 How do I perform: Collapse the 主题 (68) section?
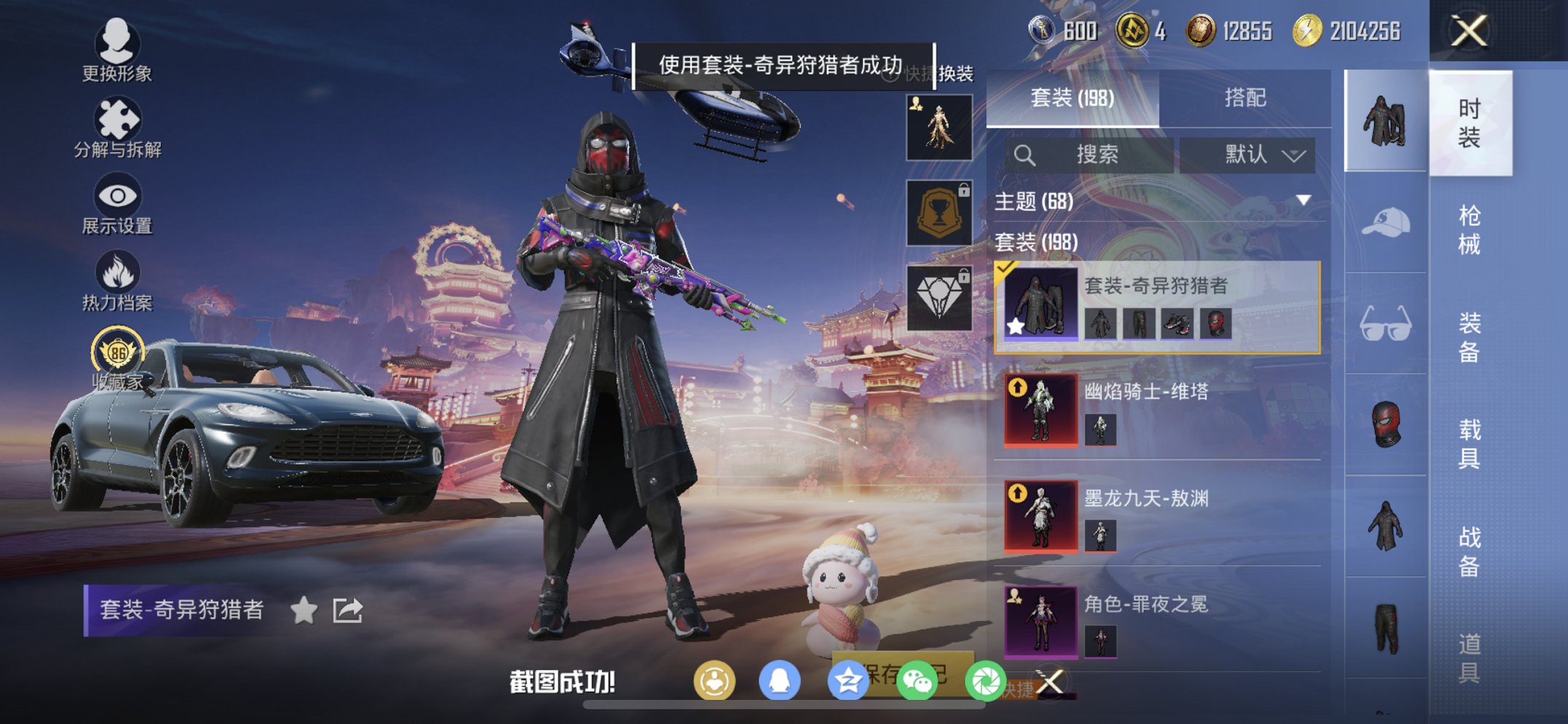(1302, 202)
